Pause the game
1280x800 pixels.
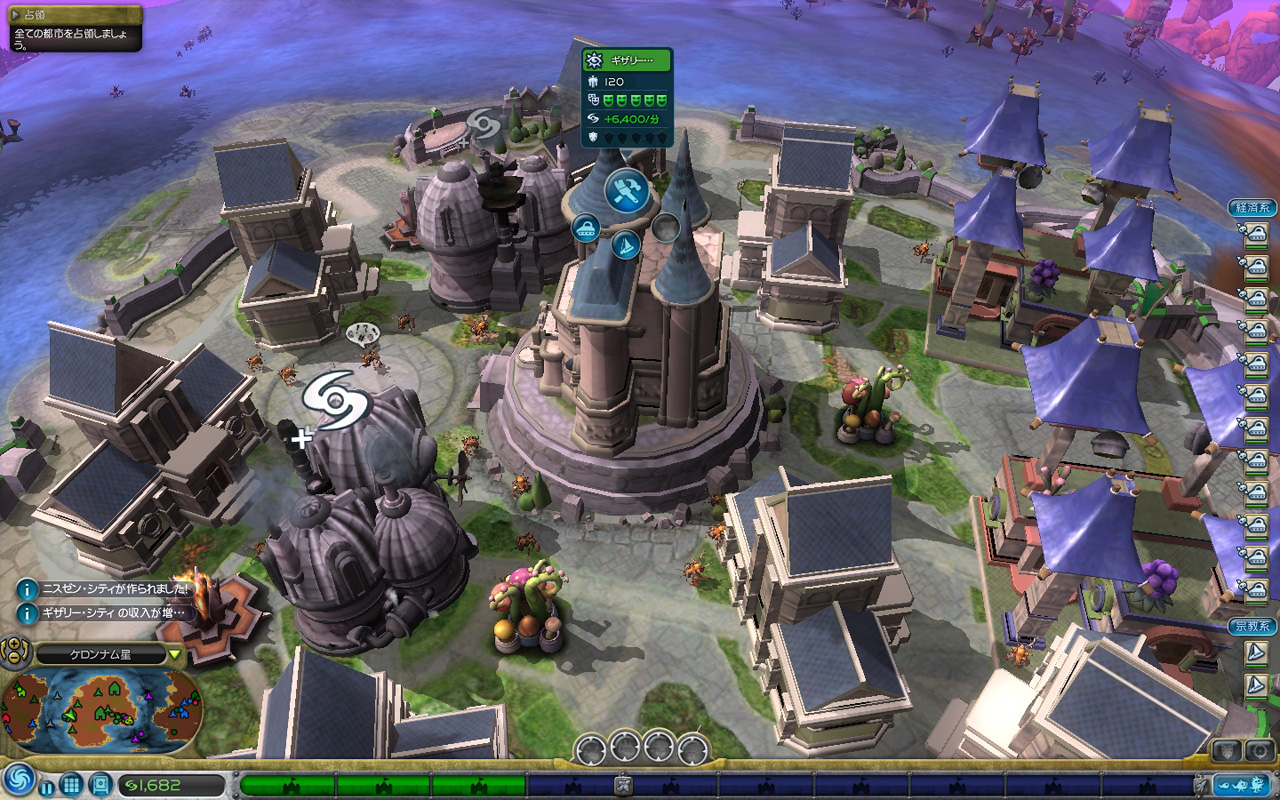click(47, 787)
